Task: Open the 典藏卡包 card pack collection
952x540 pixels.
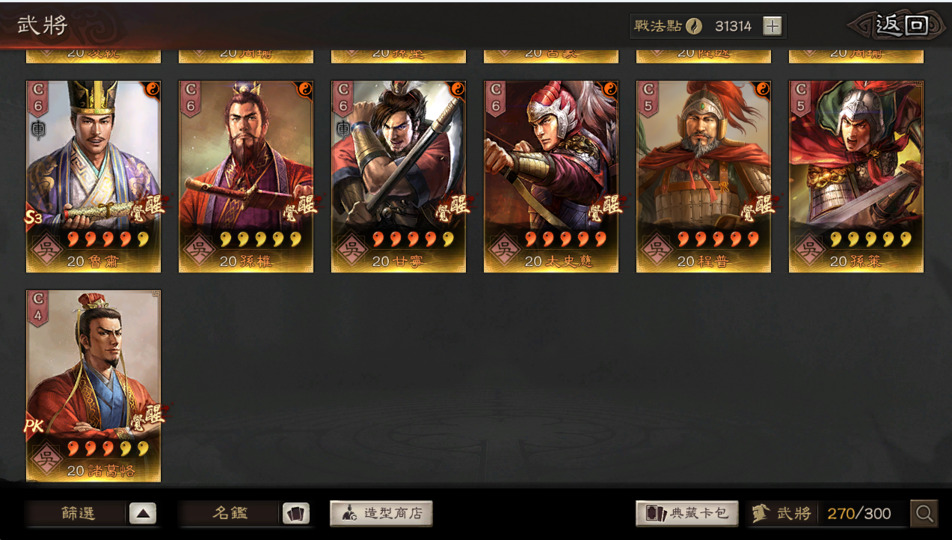Action: 687,514
